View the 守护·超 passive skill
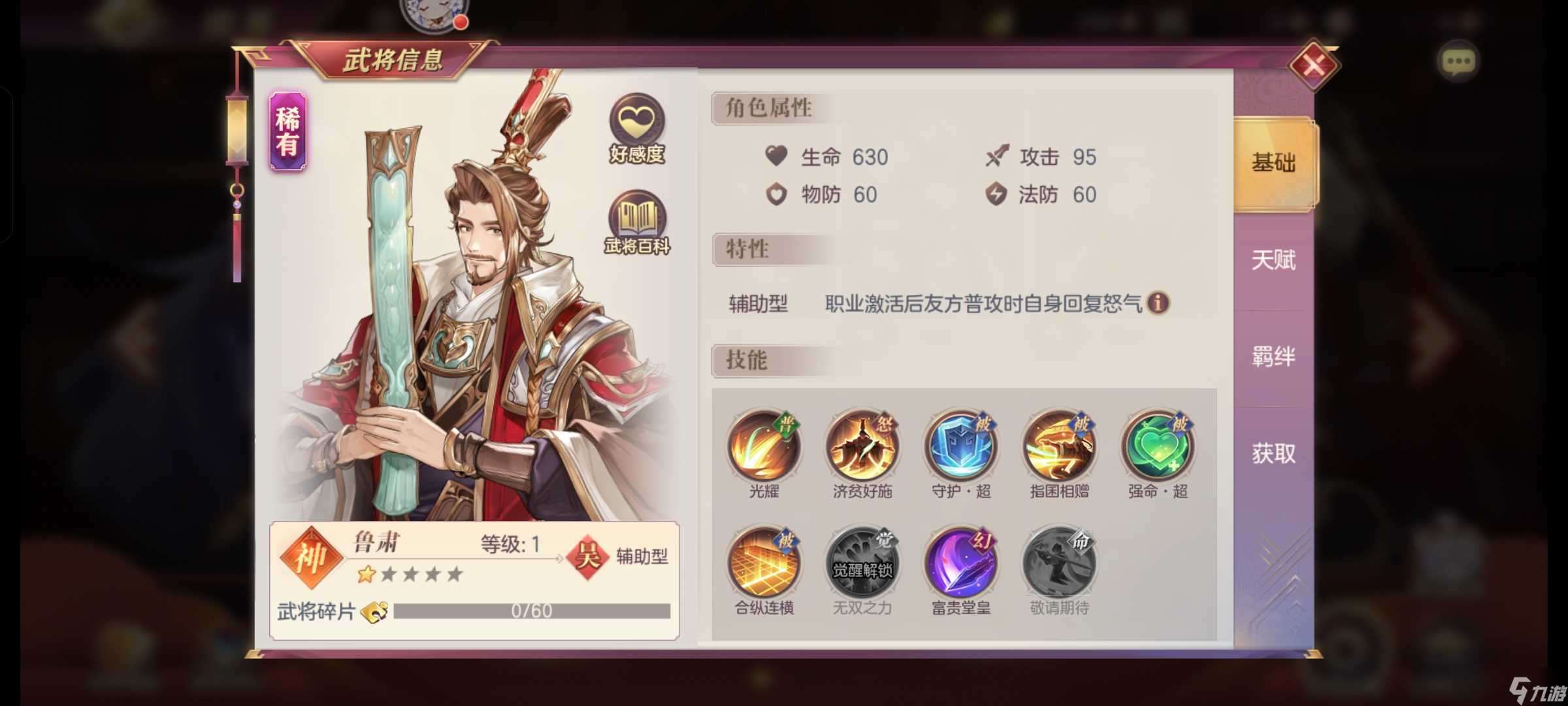Screen dimensions: 1568x706 coord(960,446)
